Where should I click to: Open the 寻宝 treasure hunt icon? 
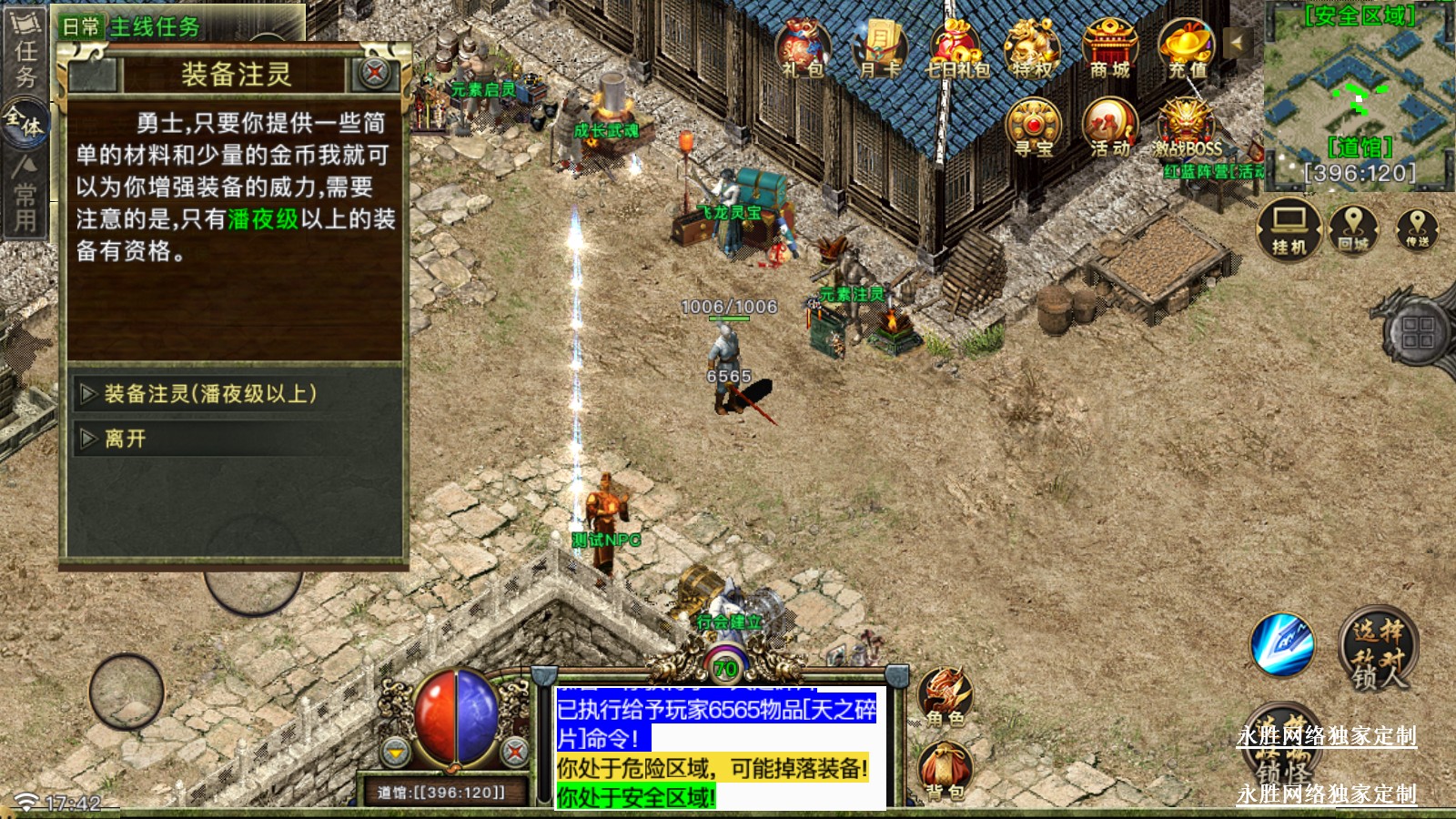1033,126
